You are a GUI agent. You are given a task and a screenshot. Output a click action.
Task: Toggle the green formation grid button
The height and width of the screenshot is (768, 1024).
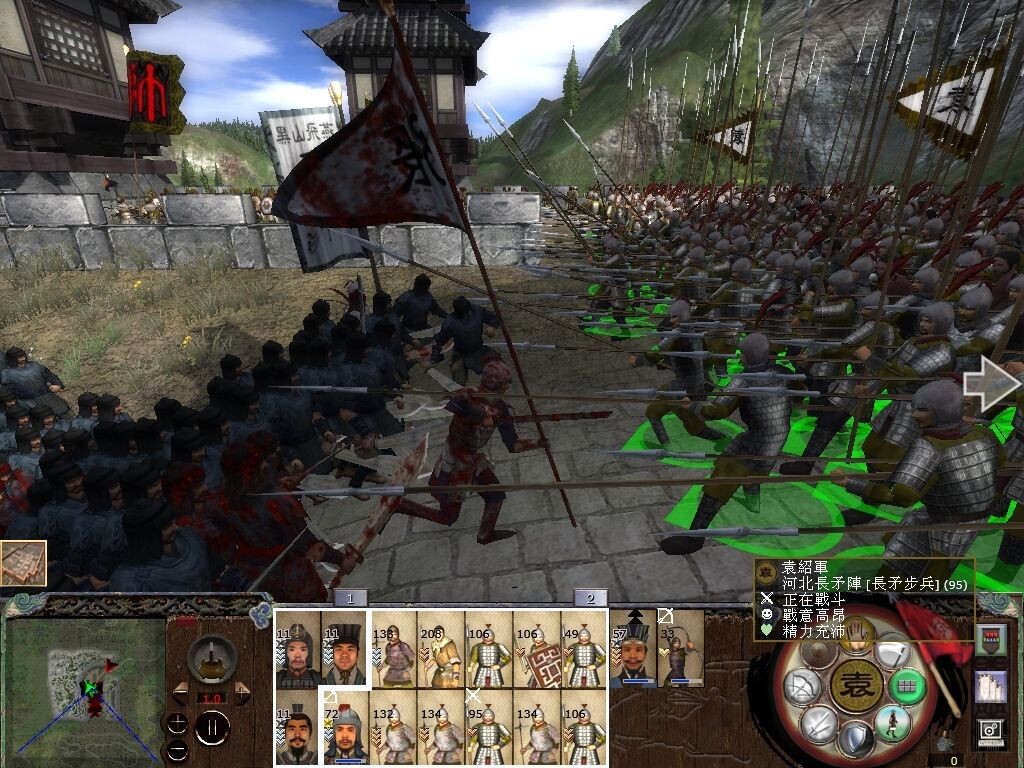[x=906, y=687]
